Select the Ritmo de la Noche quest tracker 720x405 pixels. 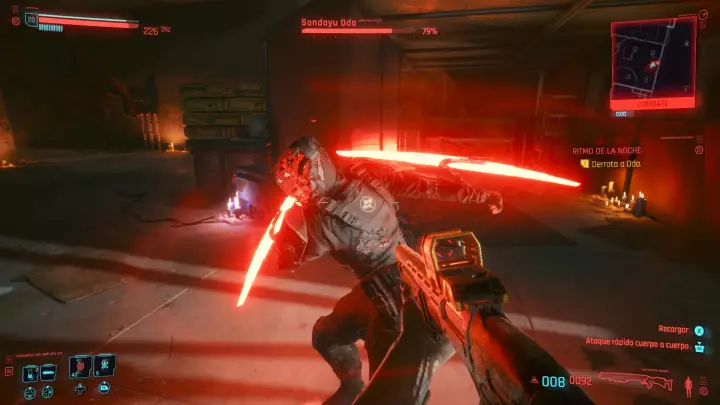coord(601,149)
